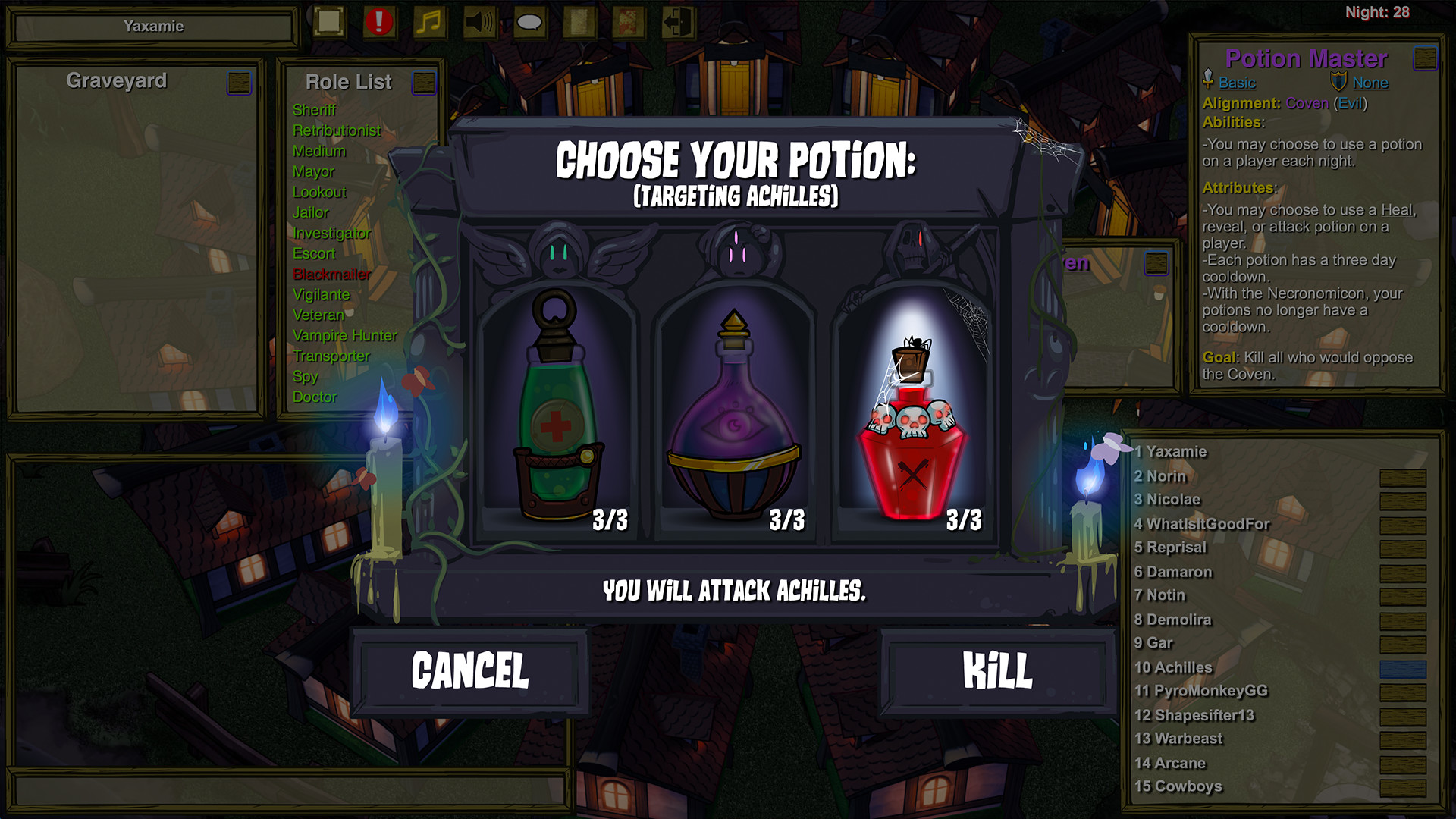Mute the sound effects with the speaker icon
Viewport: 1456px width, 819px height.
coord(479,21)
